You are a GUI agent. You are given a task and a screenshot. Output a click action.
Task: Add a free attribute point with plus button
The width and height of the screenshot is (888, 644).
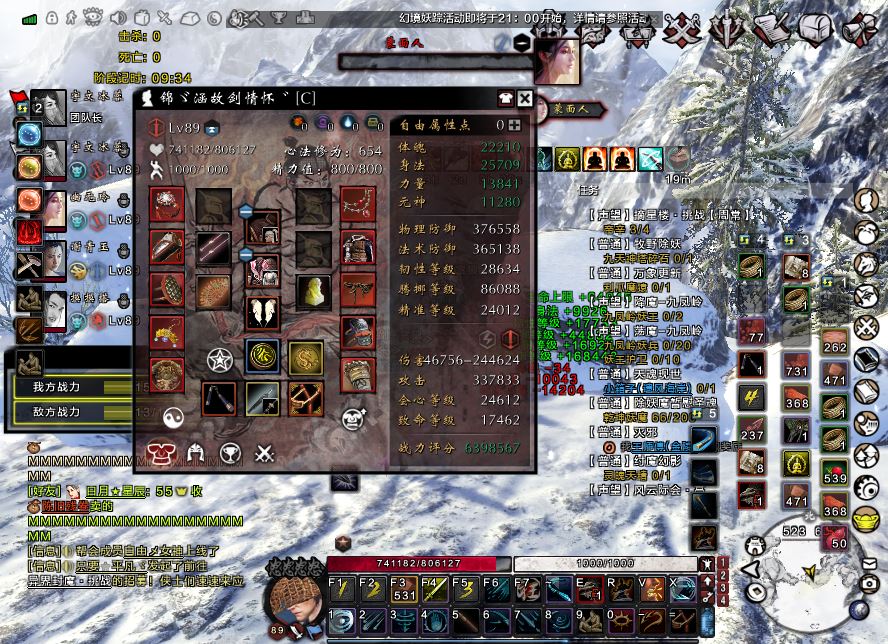pos(514,125)
